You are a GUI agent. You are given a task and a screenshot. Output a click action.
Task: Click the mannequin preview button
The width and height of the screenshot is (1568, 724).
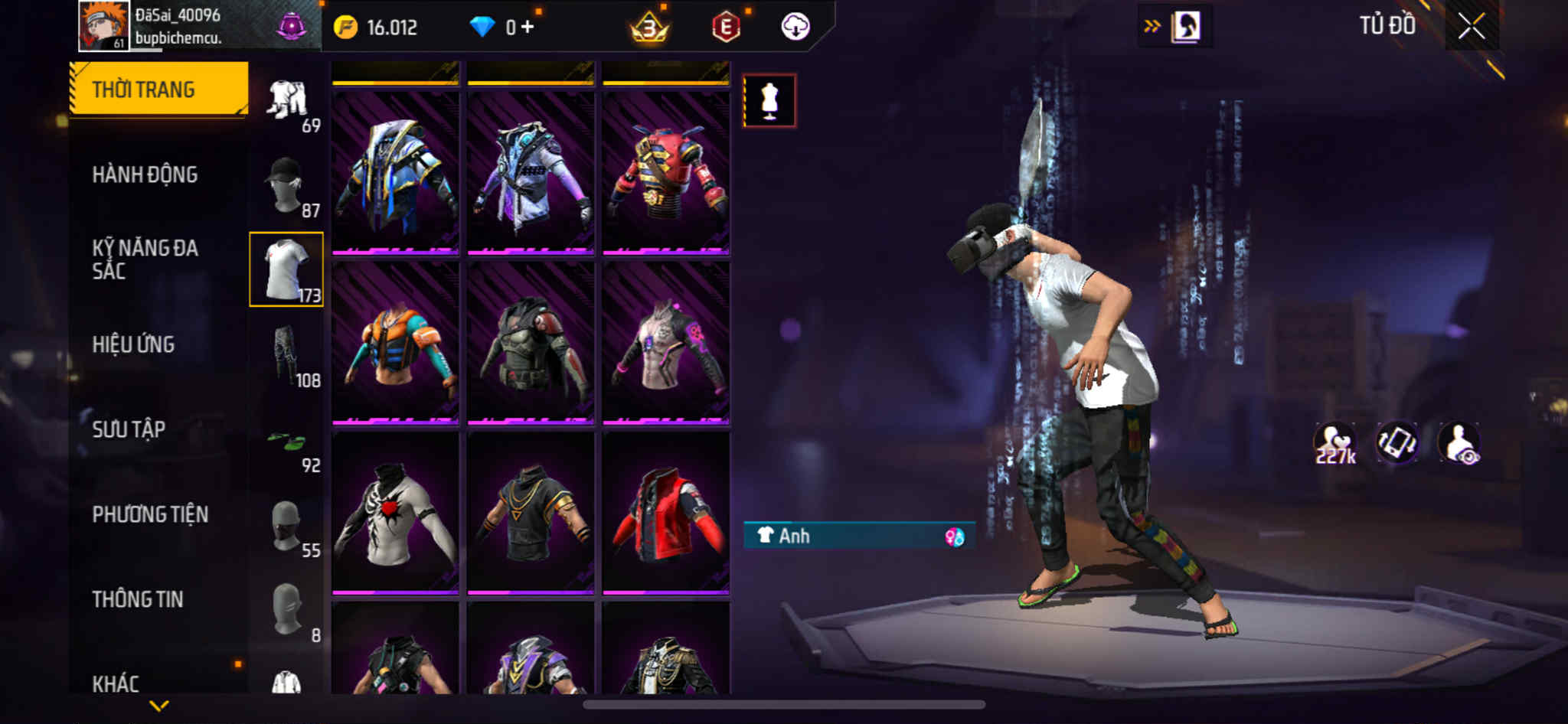click(x=769, y=100)
